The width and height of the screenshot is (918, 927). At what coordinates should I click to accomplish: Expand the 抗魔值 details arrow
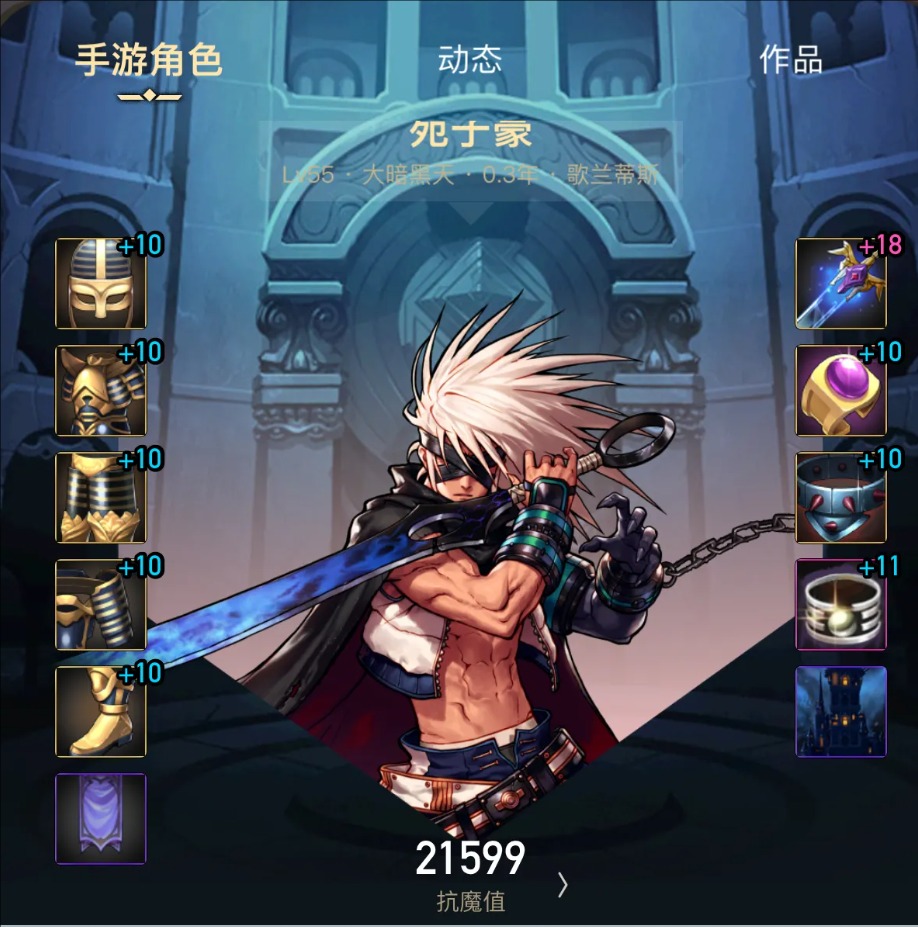tap(563, 884)
